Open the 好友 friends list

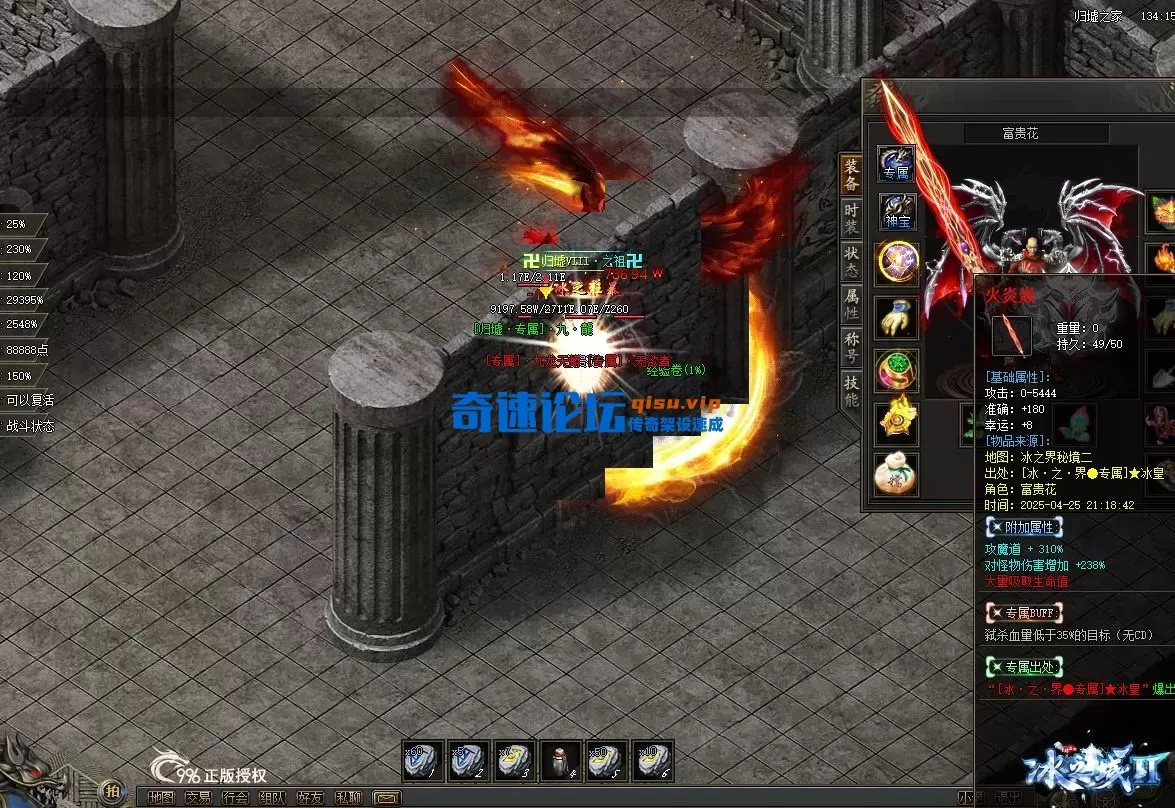309,798
